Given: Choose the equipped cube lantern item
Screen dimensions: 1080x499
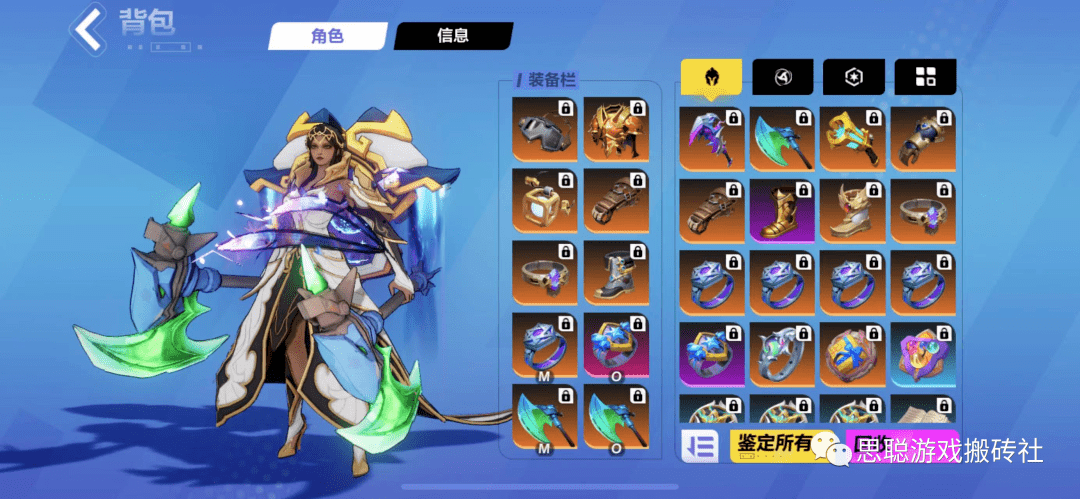Looking at the screenshot, I should click(x=544, y=201).
